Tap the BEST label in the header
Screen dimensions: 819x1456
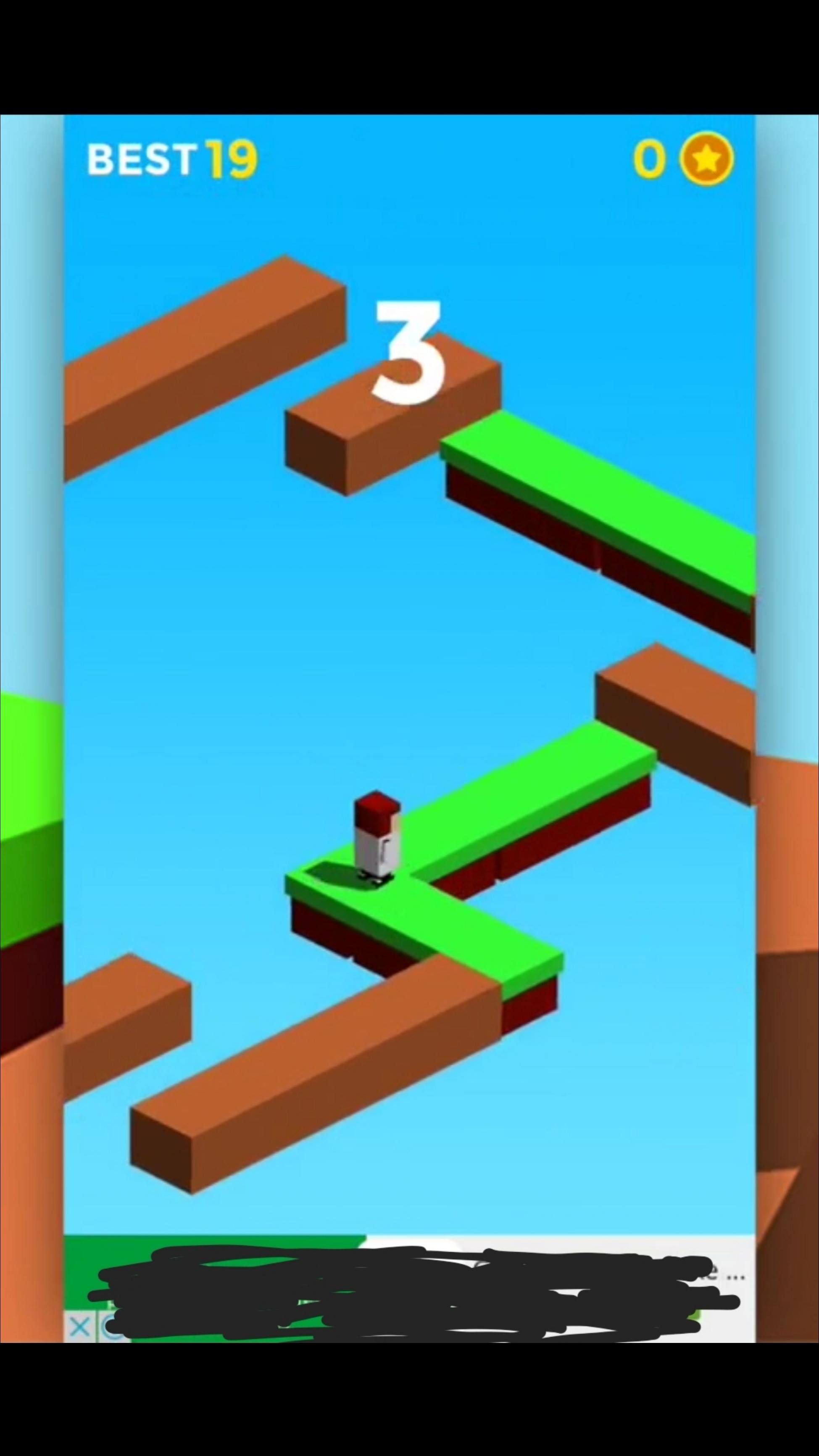[x=142, y=160]
